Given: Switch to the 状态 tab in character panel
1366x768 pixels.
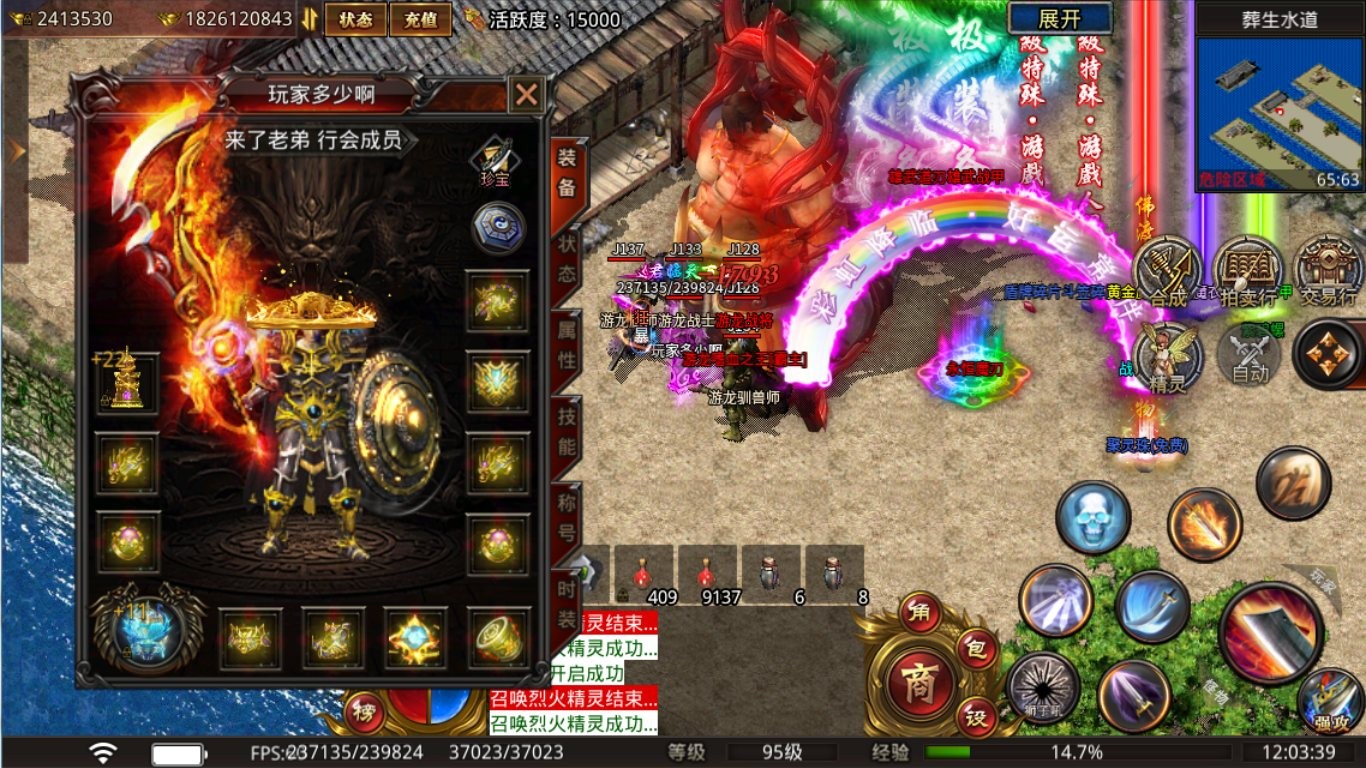Looking at the screenshot, I should click(566, 259).
